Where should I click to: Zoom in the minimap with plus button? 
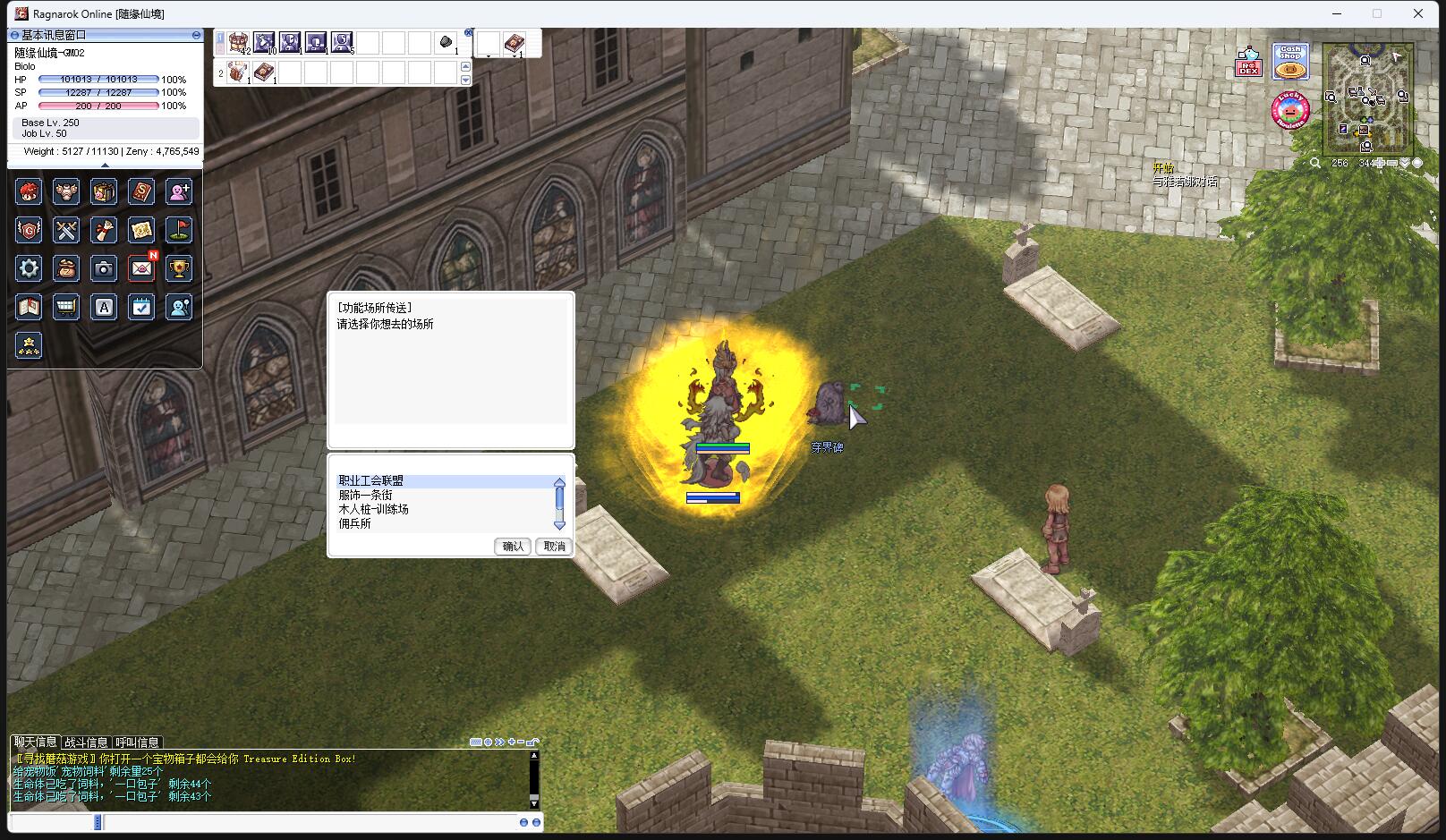[x=1381, y=163]
